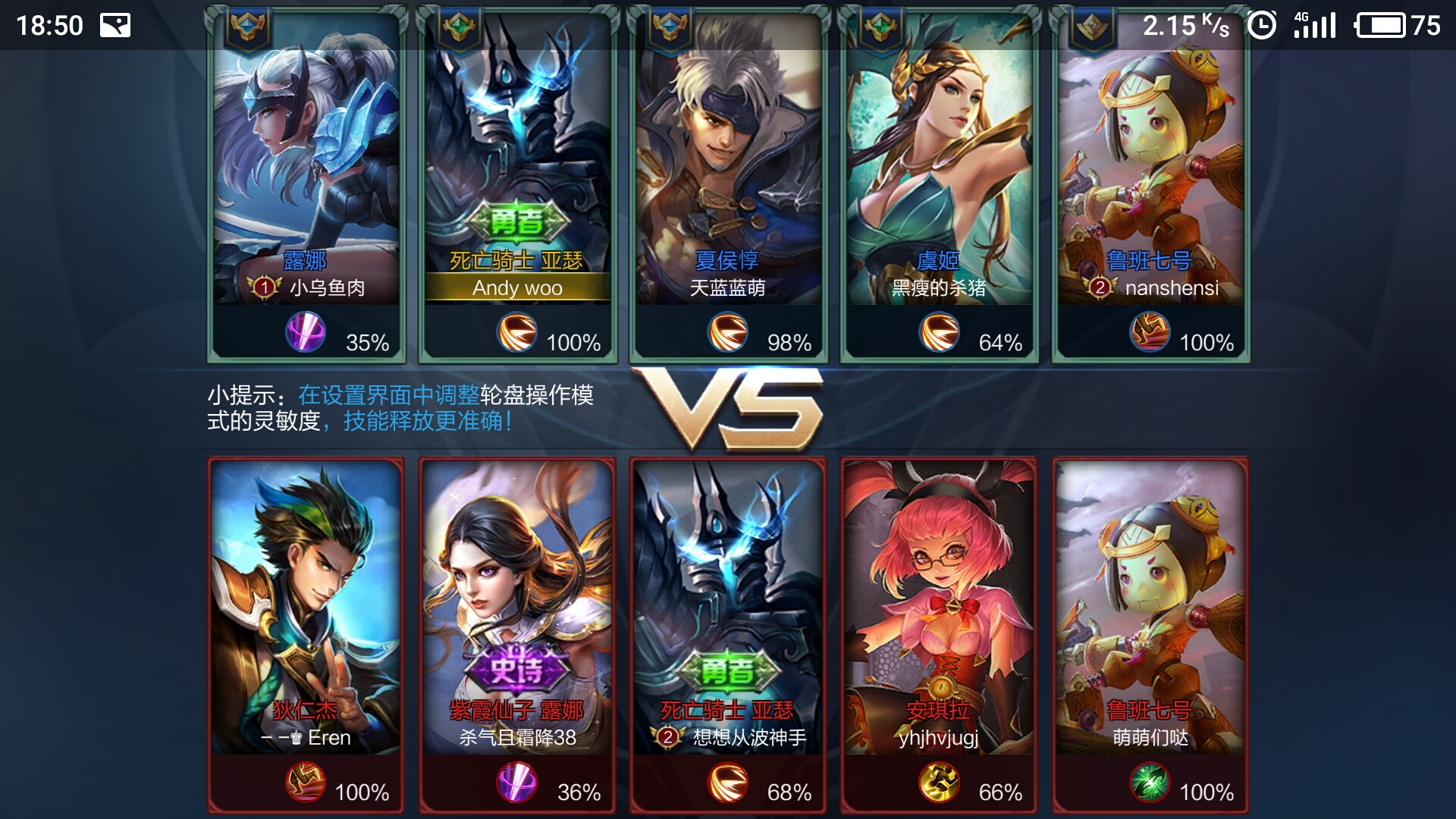Tap Eren's 狄仁杰 hero card
This screenshot has width=1456, height=819.
click(x=306, y=607)
